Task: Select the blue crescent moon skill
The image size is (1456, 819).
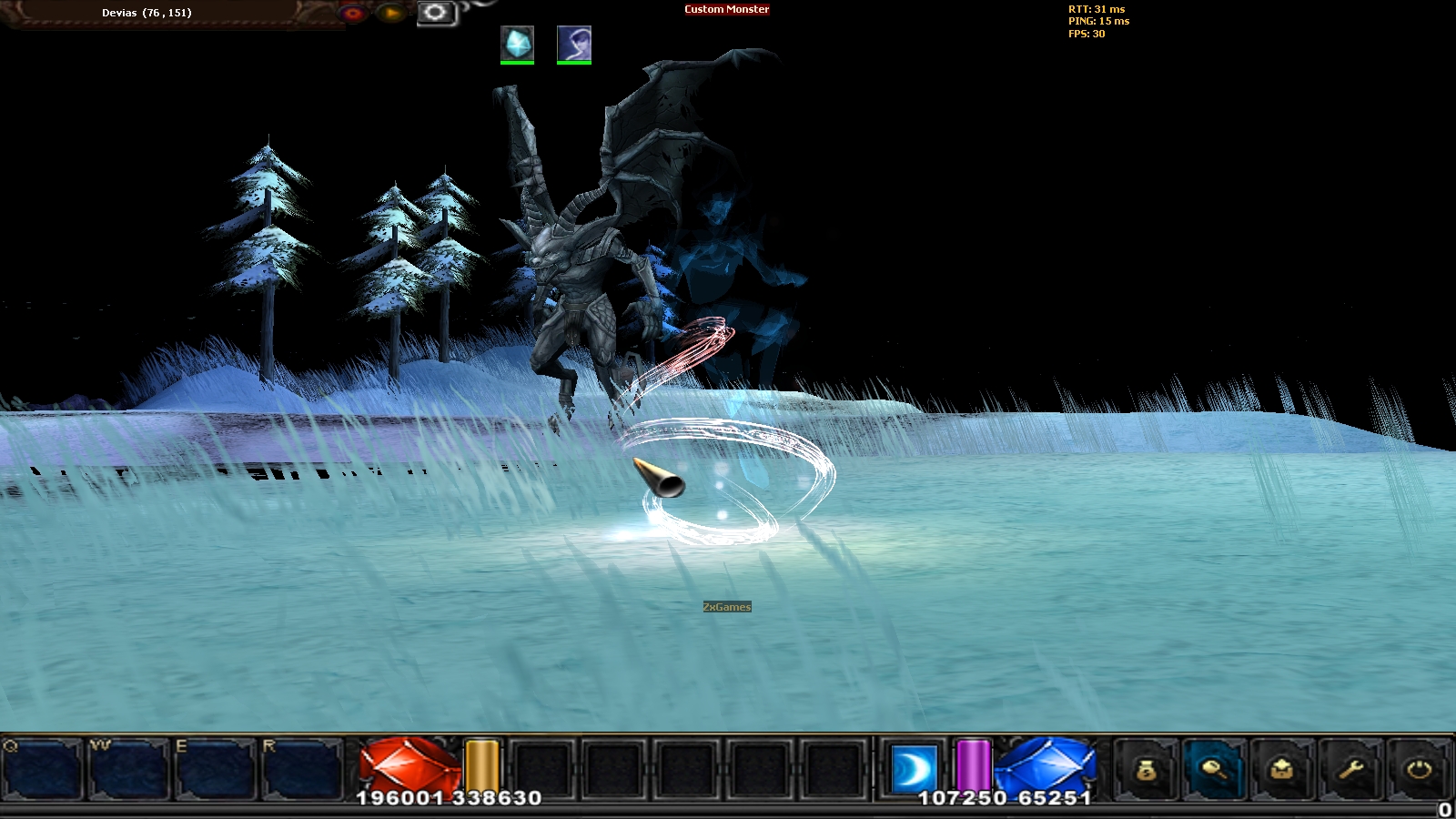Action: coord(913,769)
